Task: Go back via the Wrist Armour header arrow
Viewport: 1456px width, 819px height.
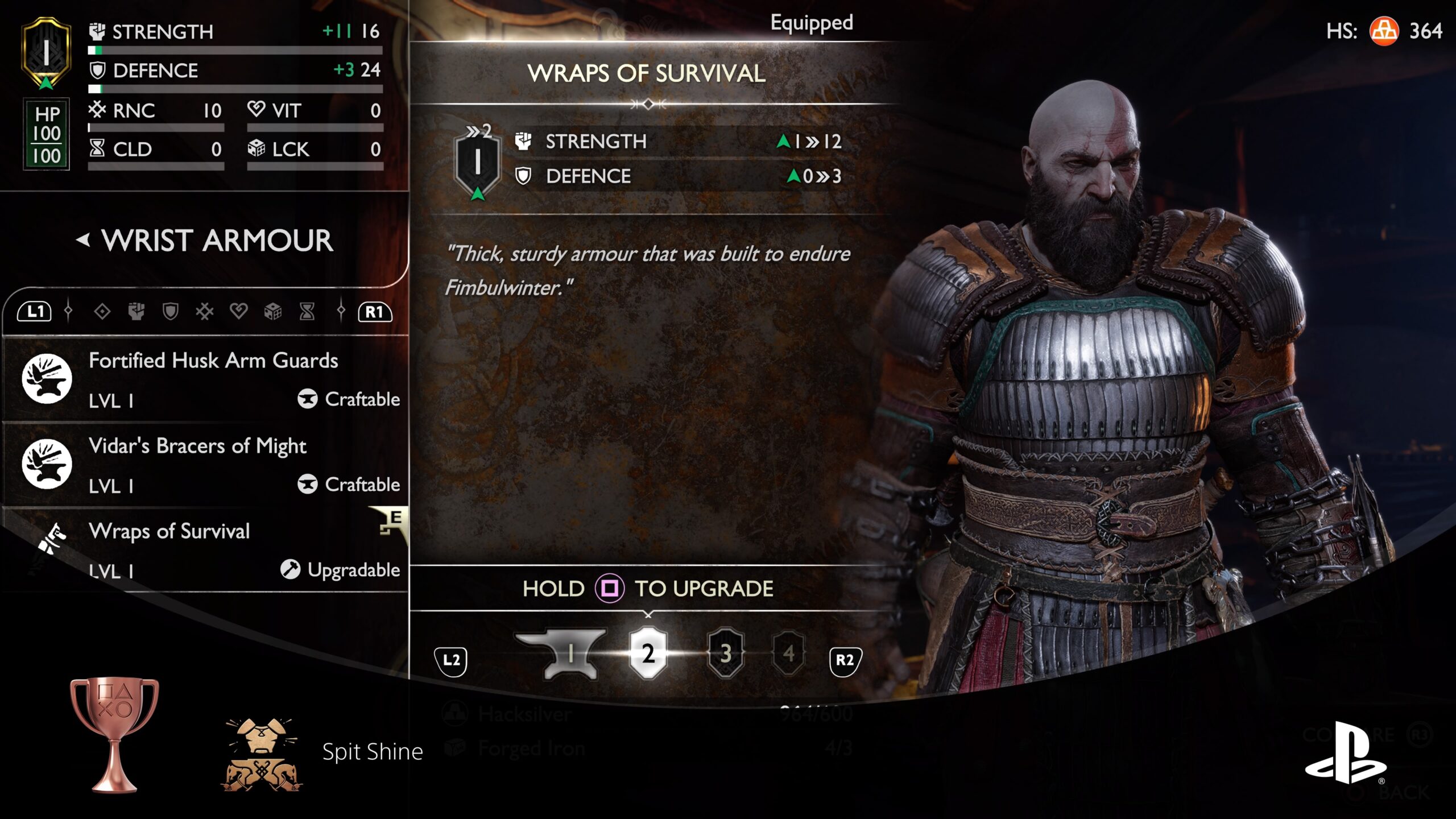Action: point(84,240)
